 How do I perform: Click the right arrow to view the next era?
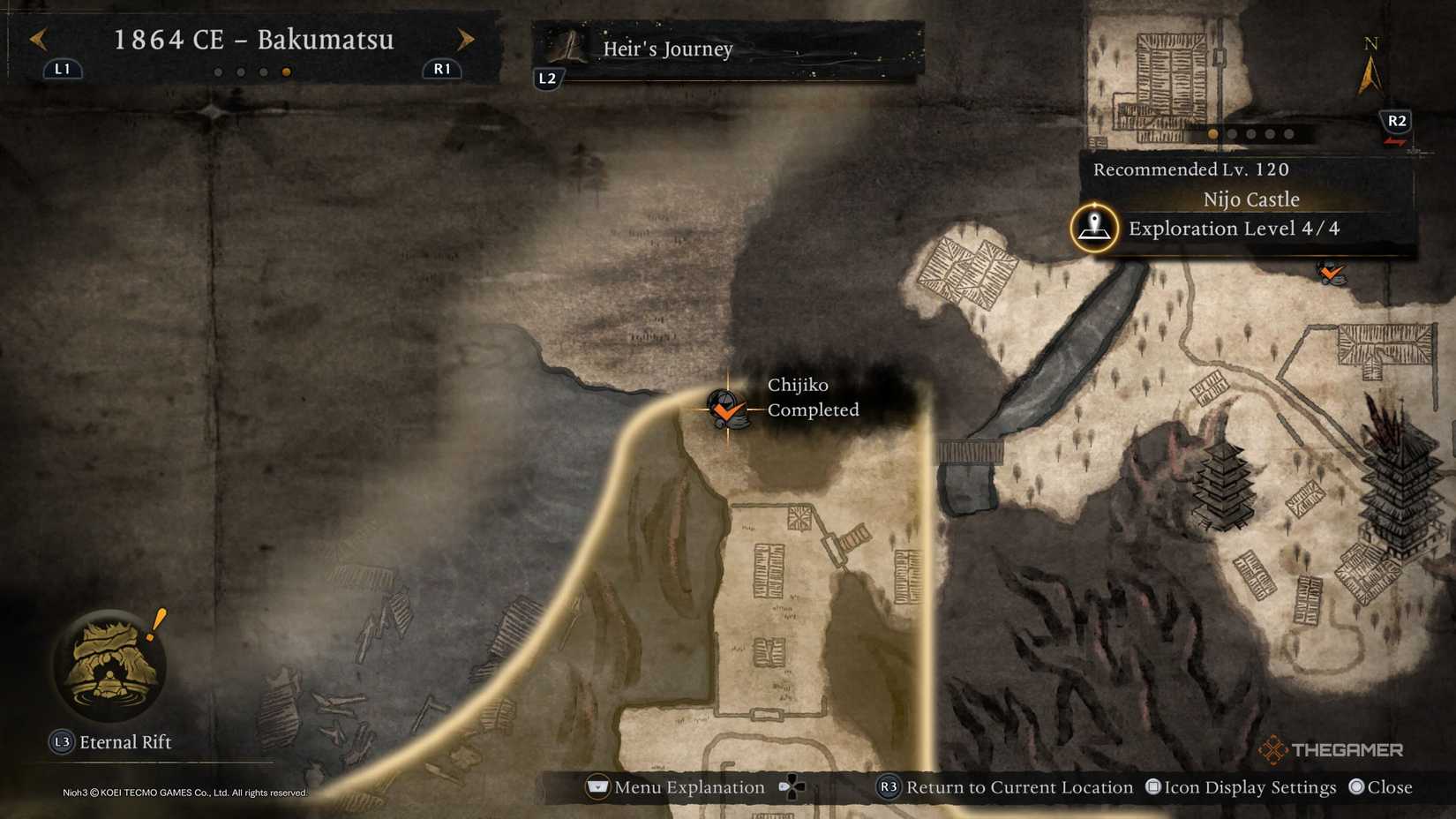tap(466, 39)
